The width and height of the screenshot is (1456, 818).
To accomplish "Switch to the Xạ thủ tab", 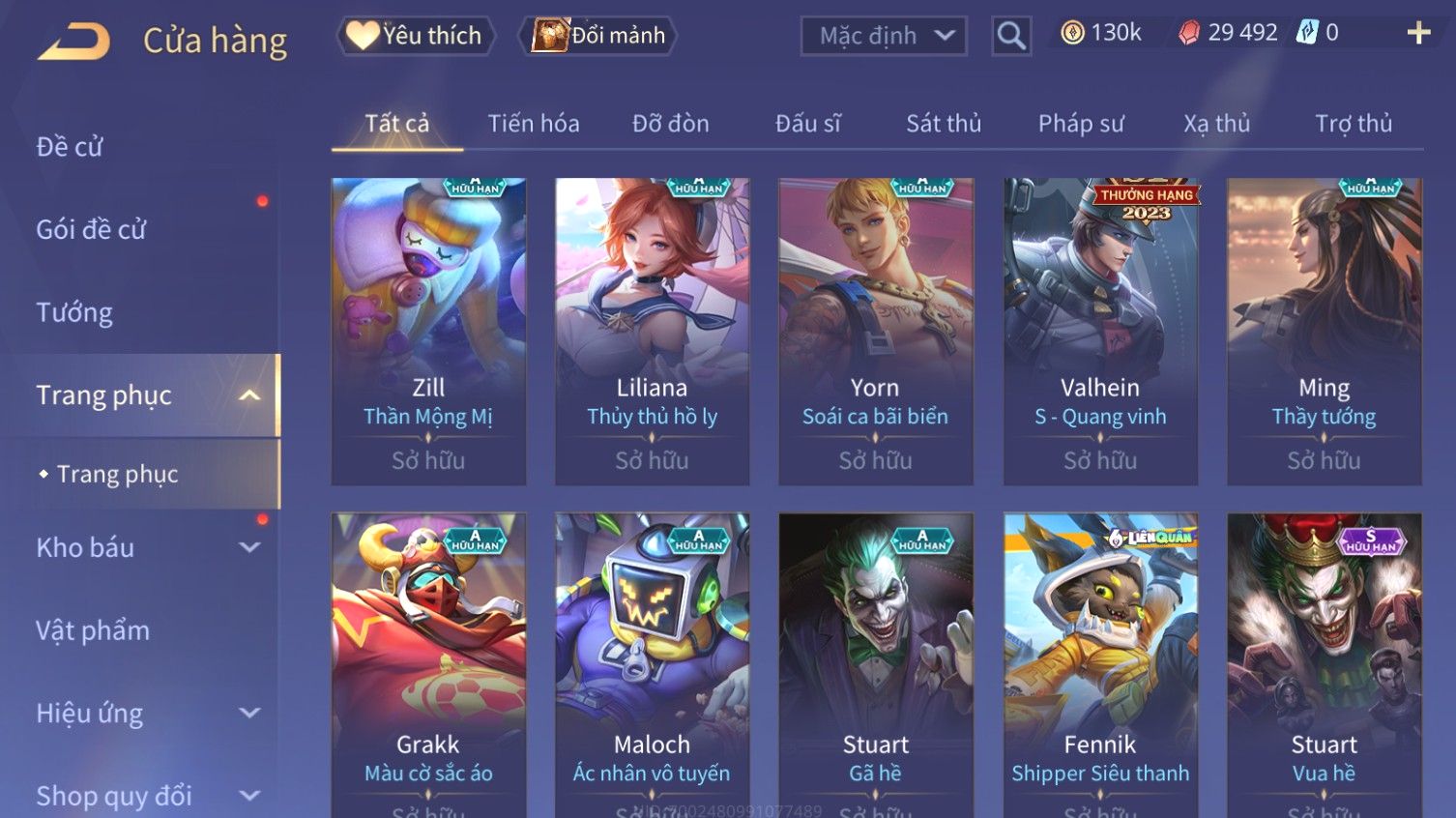I will [1216, 124].
